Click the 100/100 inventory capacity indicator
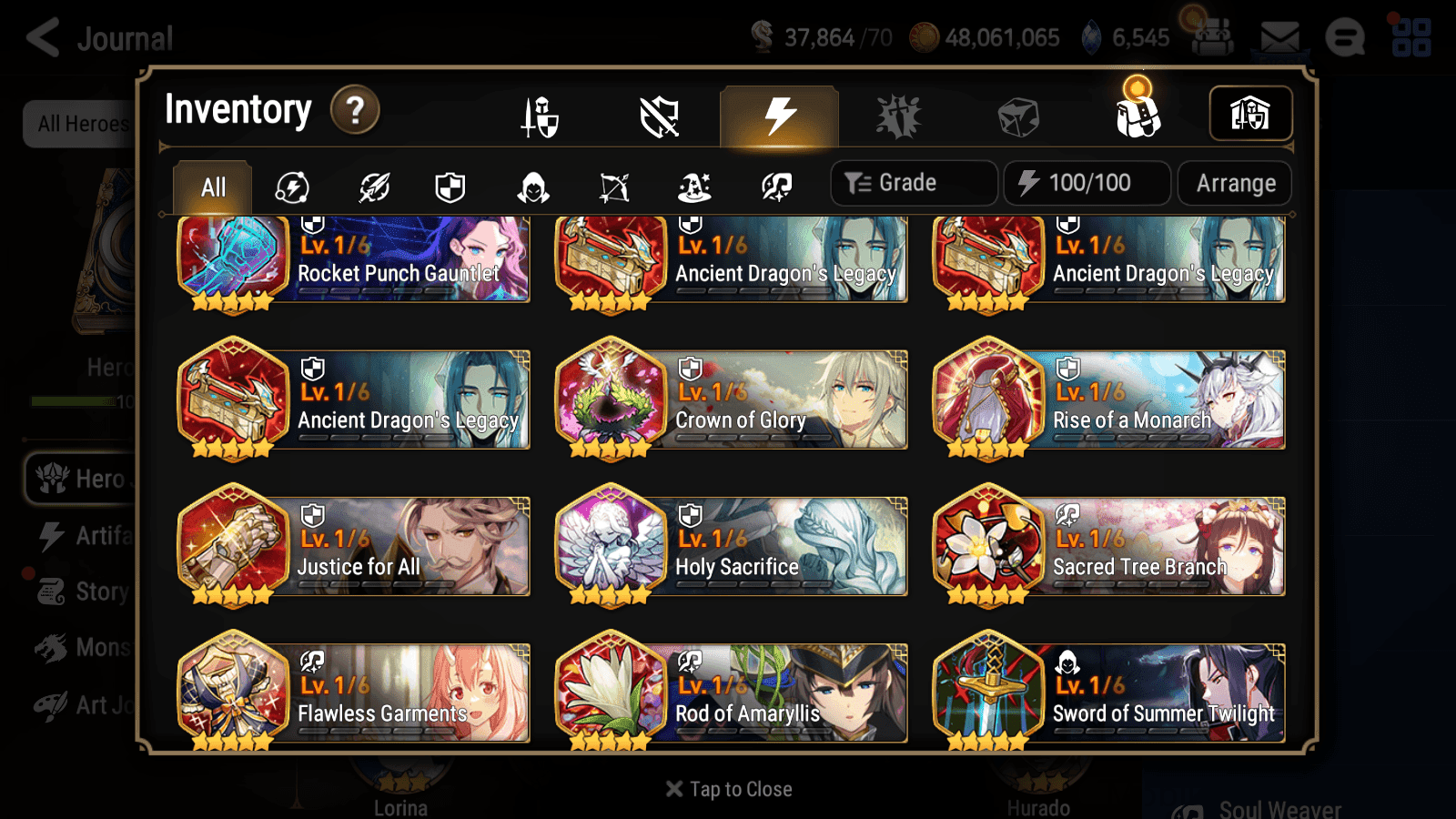The width and height of the screenshot is (1456, 819). pos(1087,182)
